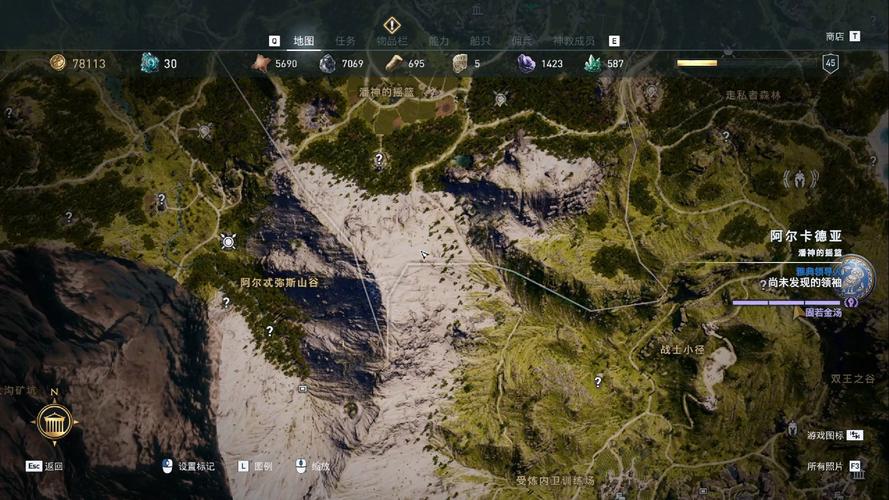Screen dimensions: 889x500
Task: Select the helmet conquest battle map marker
Action: coord(801,179)
